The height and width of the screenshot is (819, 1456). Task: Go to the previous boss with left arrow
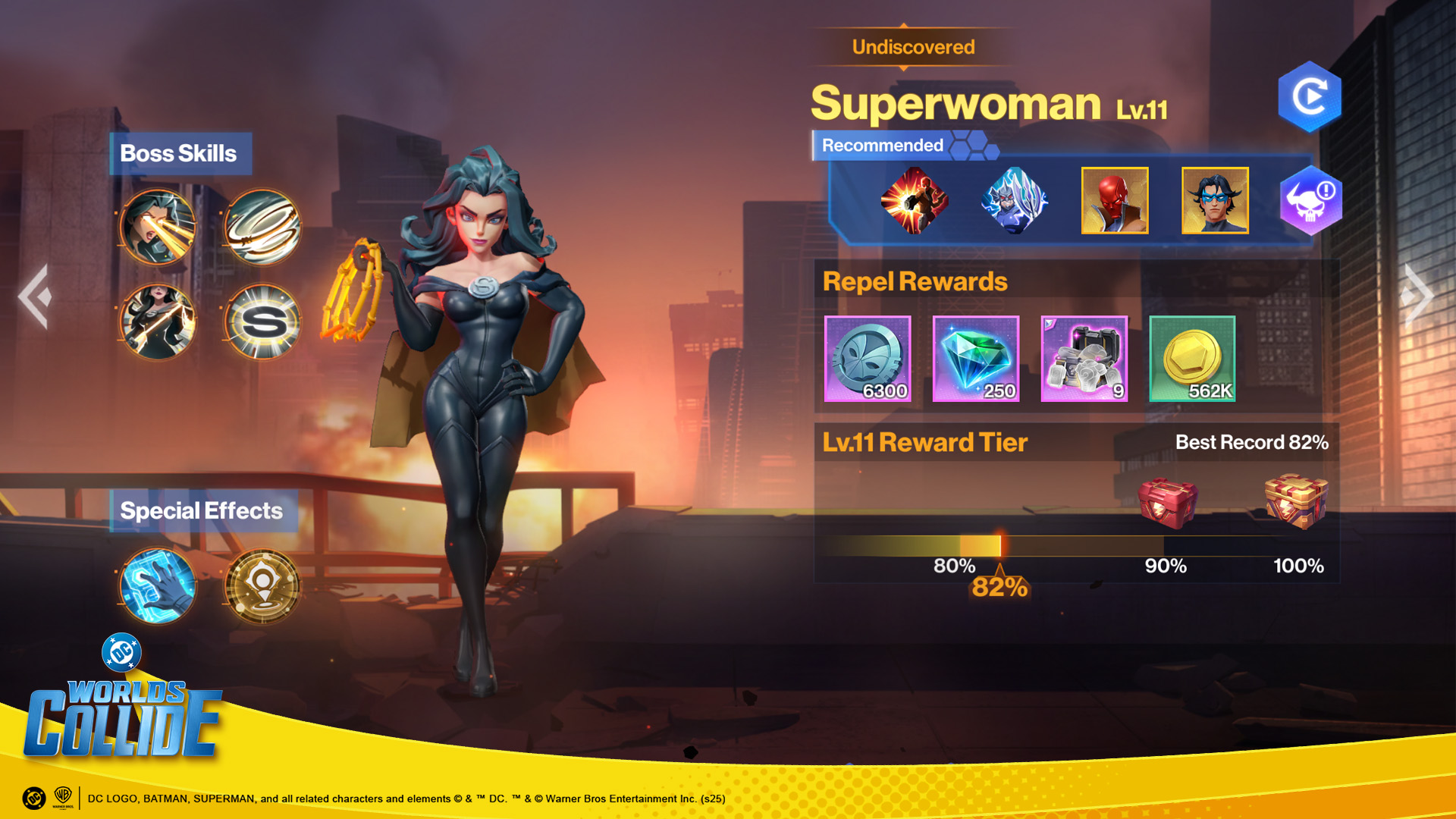[x=35, y=296]
